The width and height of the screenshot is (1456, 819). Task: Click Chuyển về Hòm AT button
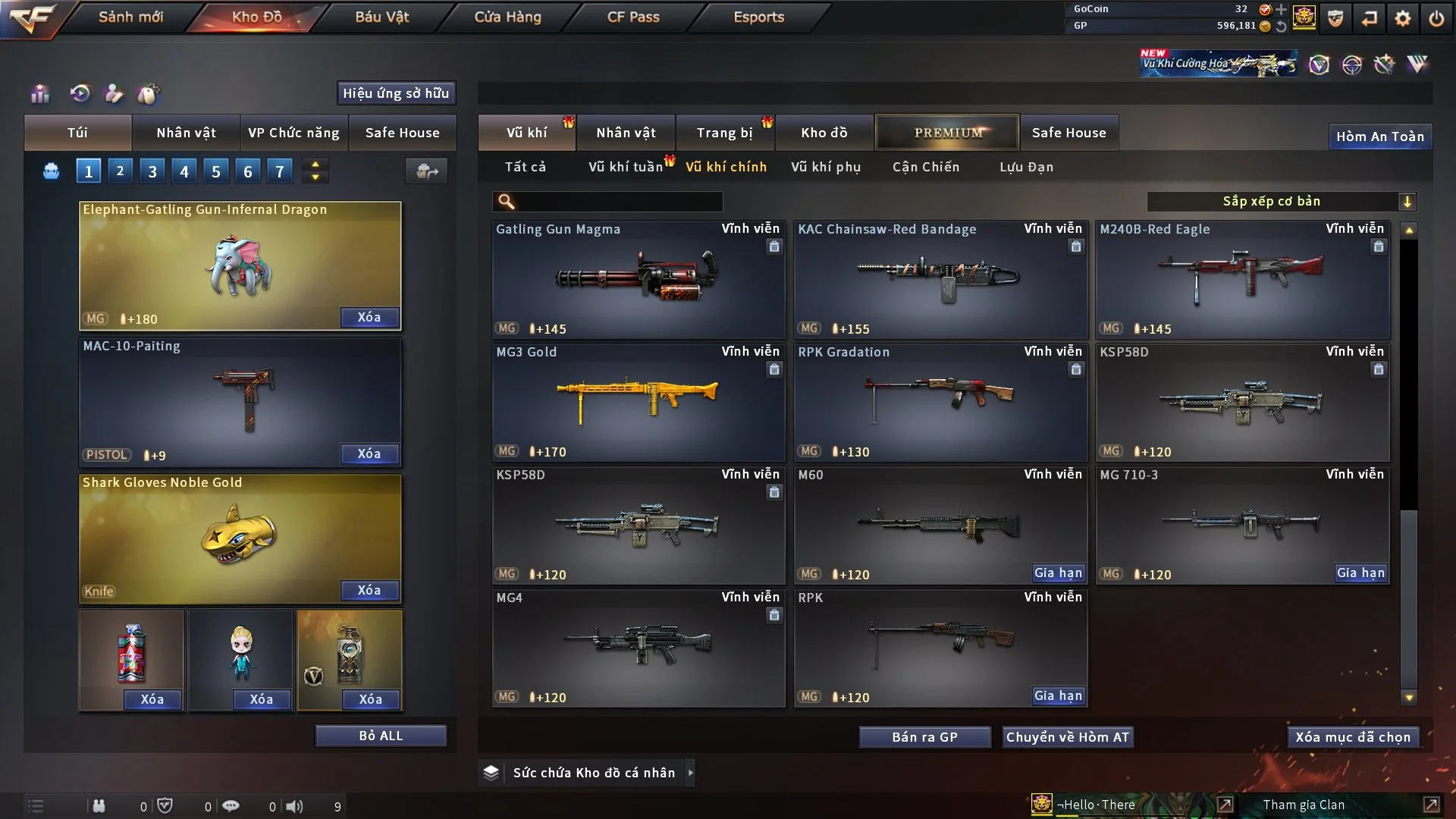pos(1067,737)
